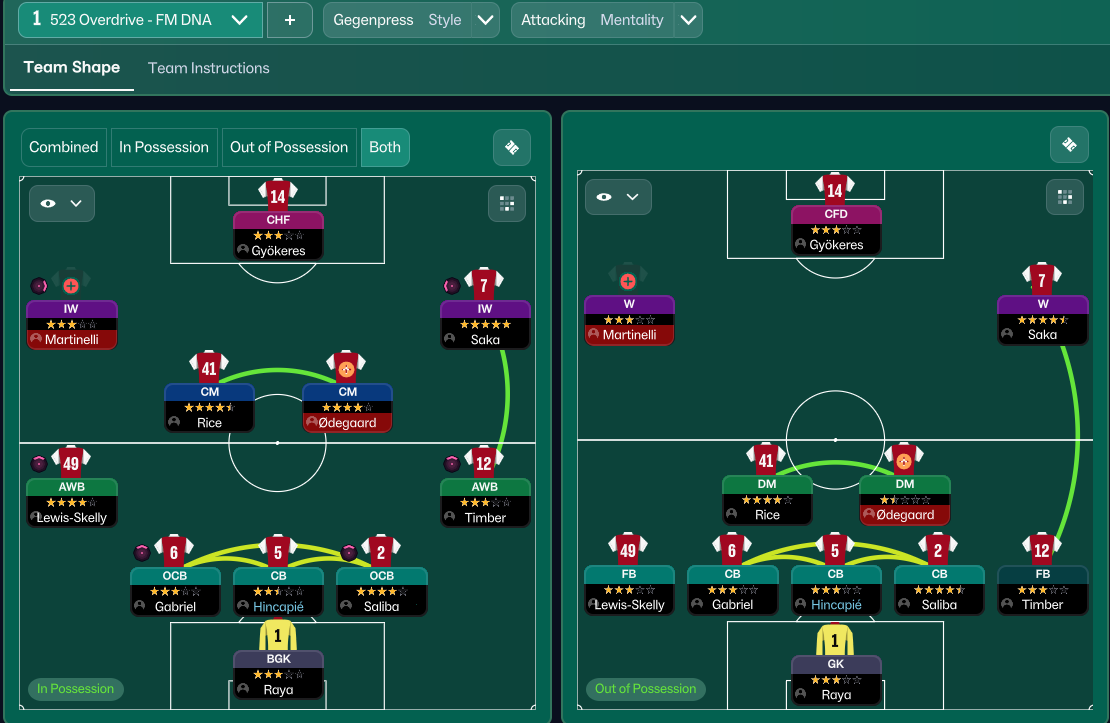Select Gyökeres CHF card in possession
Image resolution: width=1110 pixels, height=723 pixels.
(x=278, y=235)
